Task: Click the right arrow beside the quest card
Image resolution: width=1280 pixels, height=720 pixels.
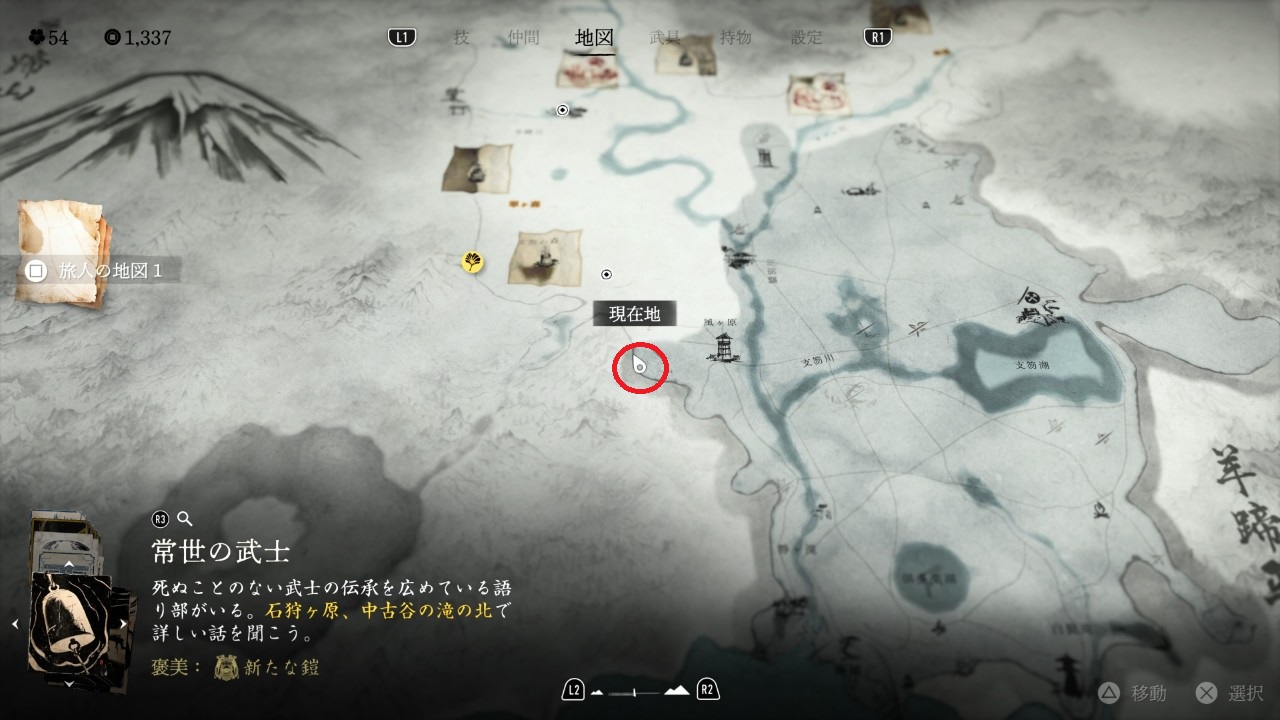Action: (123, 623)
